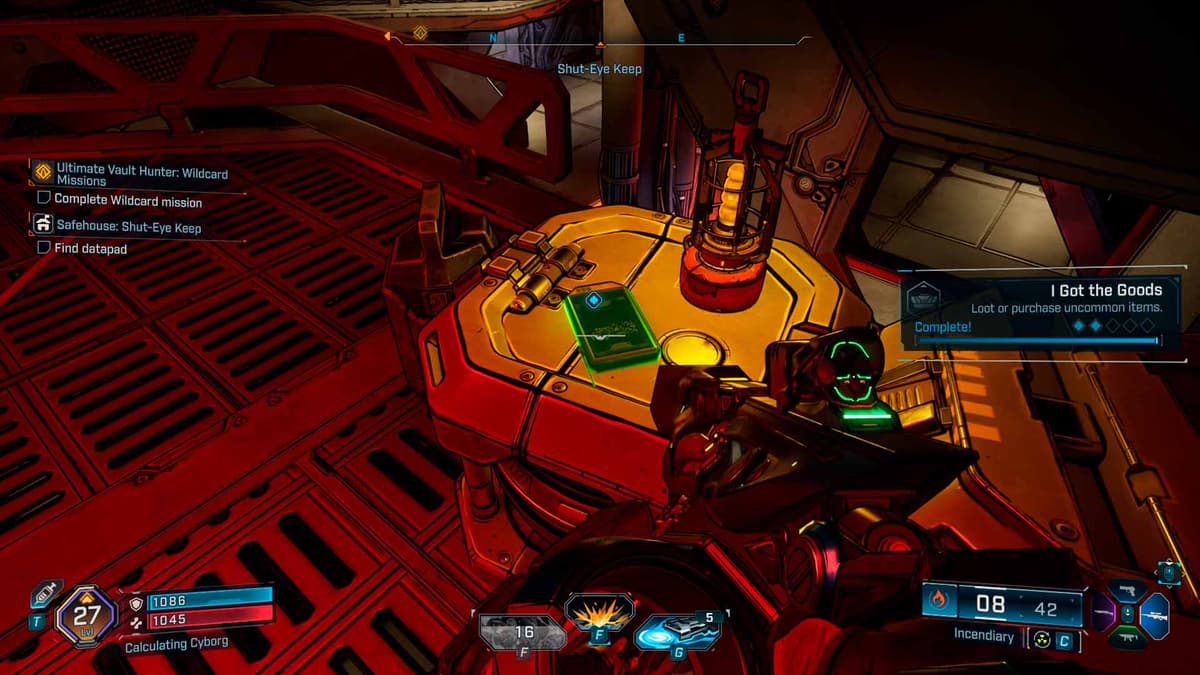Click the compass bar mission marker
Screen dimensions: 1200x675
pyautogui.click(x=420, y=34)
